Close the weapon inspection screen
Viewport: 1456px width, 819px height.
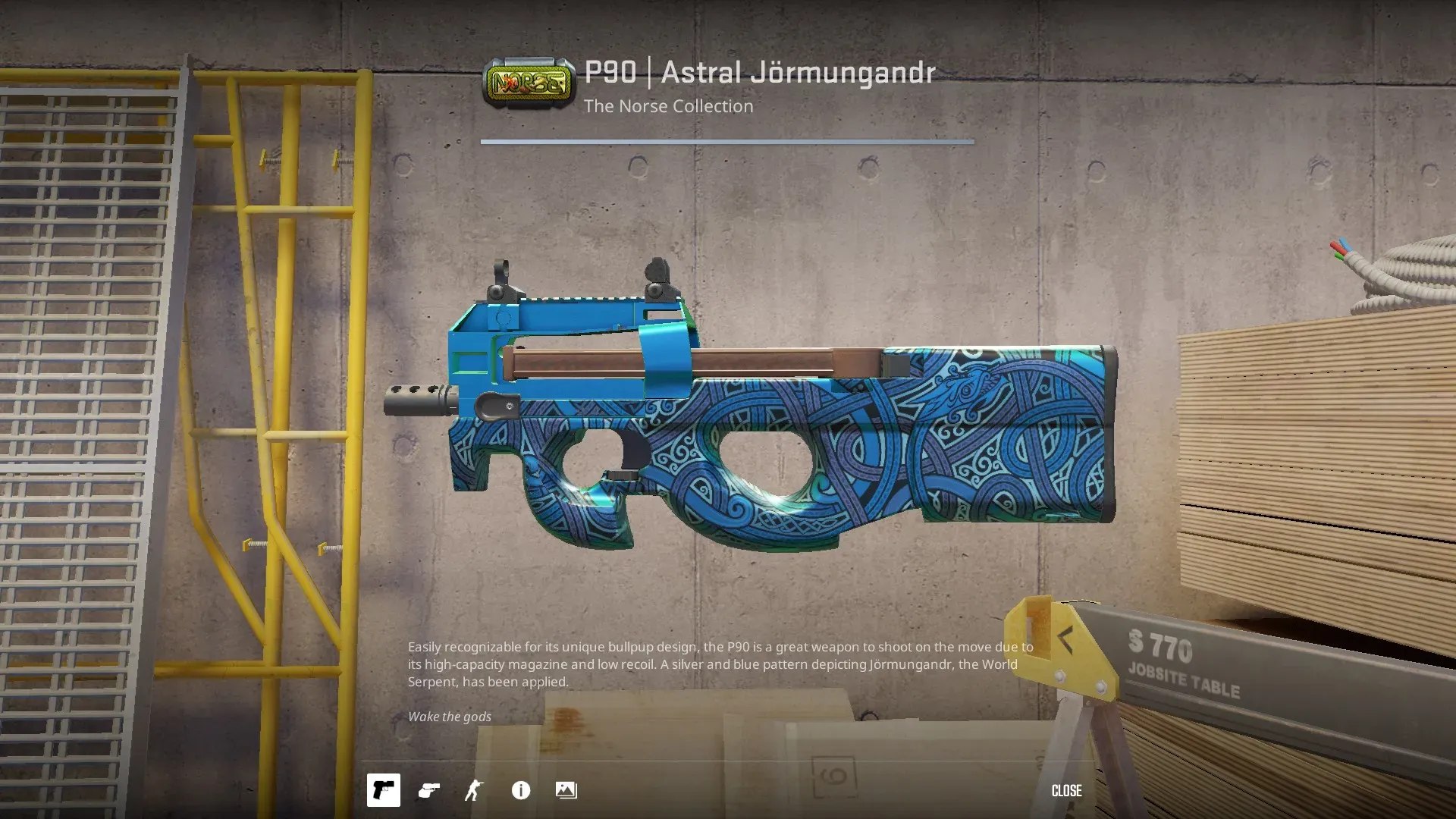(1066, 790)
